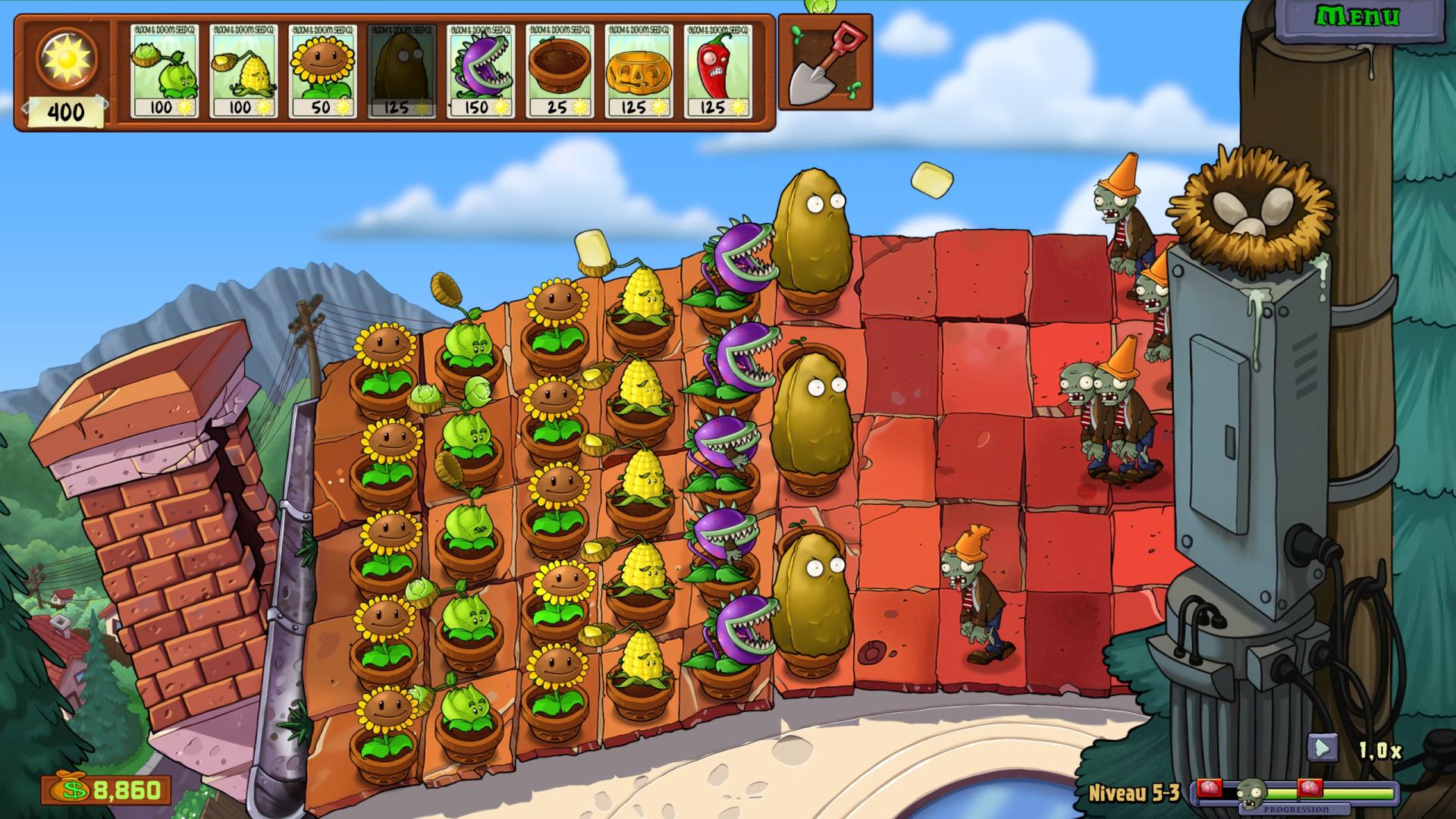Select the Tall-nut seed packet

(x=401, y=71)
